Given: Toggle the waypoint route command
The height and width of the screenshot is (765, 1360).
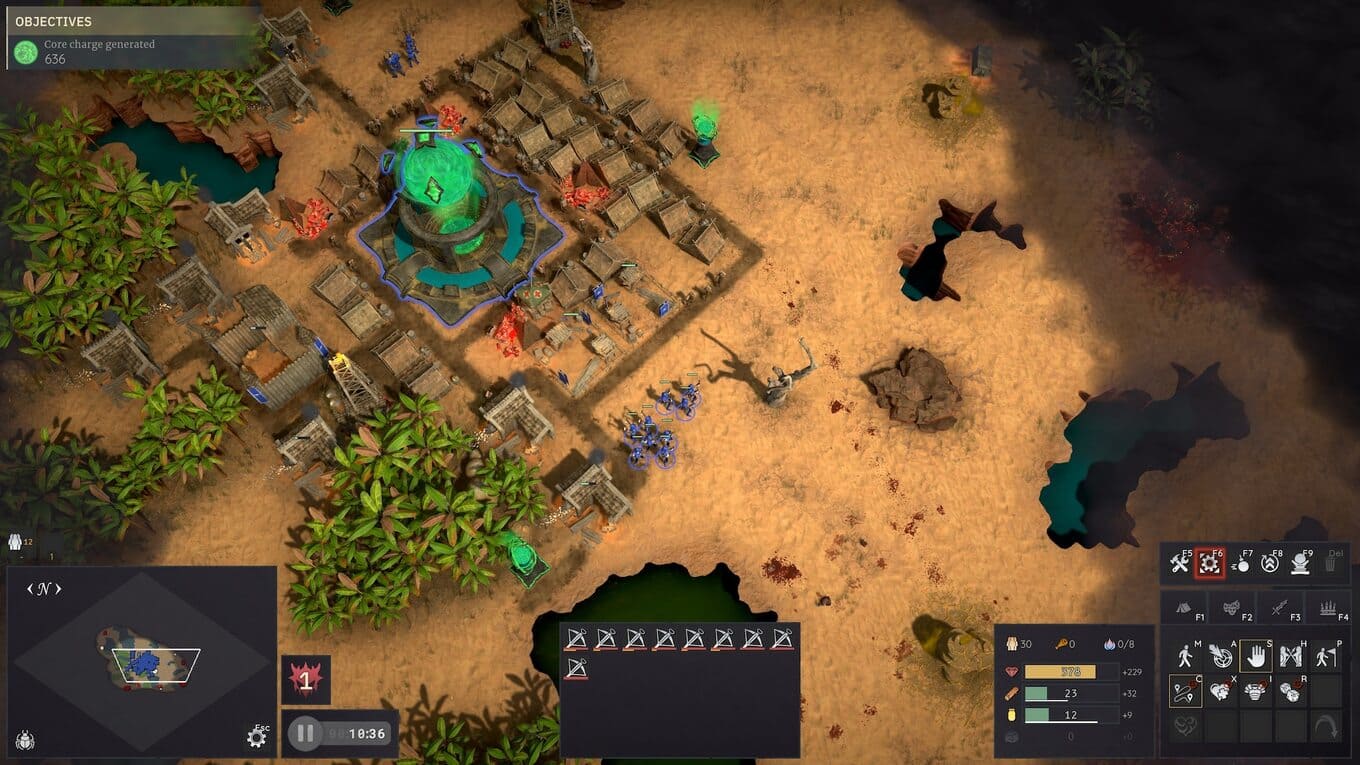Looking at the screenshot, I should click(1186, 691).
